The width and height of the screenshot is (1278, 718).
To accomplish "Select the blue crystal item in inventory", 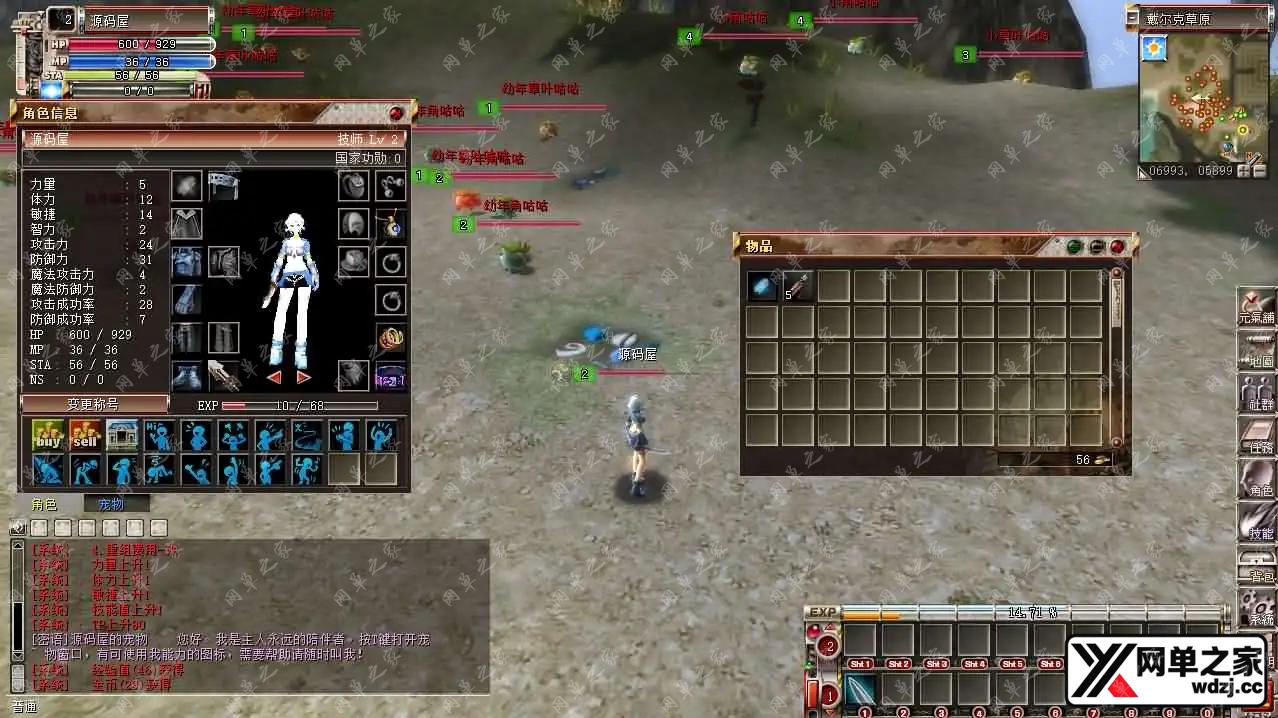I will [762, 287].
